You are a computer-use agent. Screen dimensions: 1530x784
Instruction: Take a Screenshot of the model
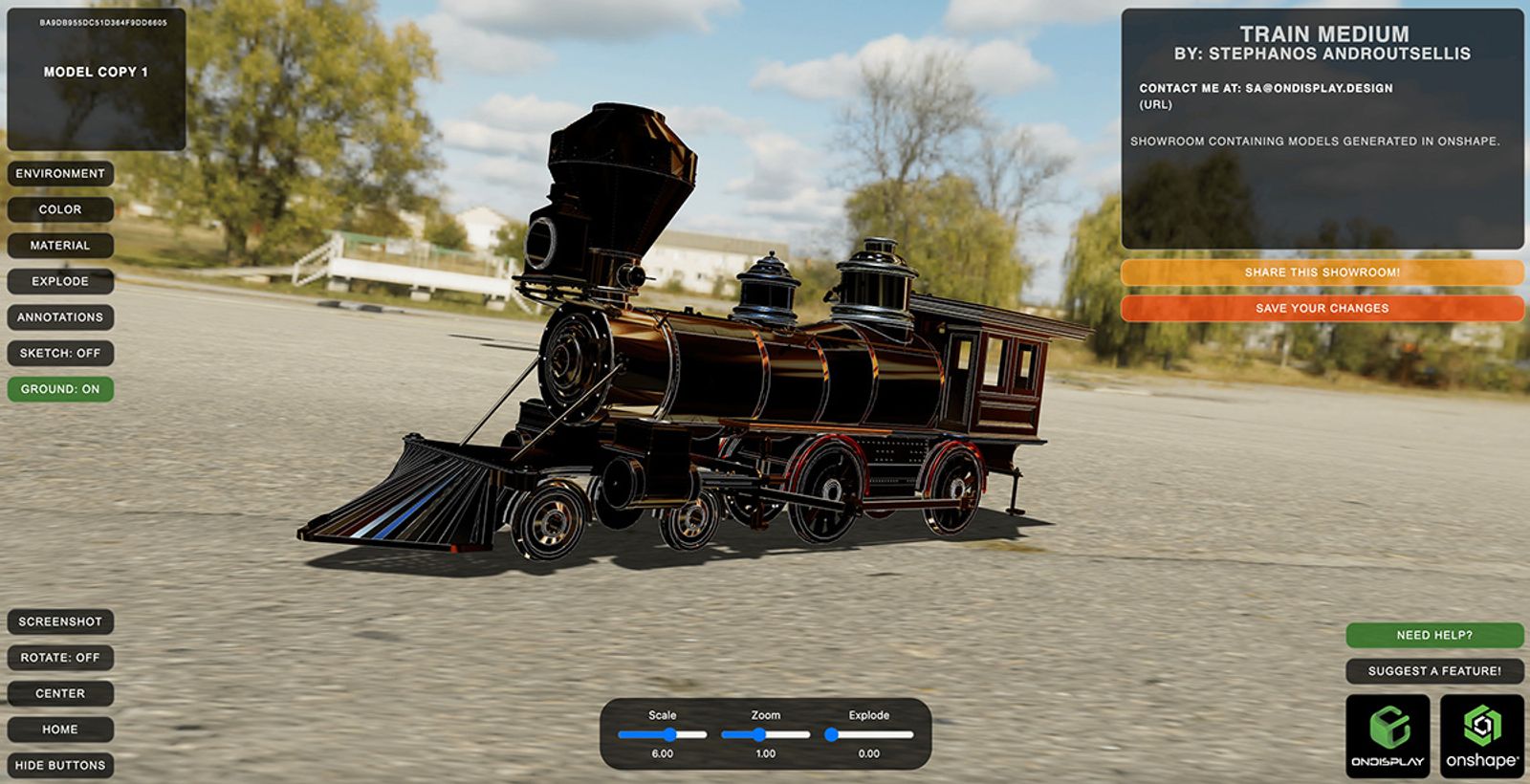[61, 621]
